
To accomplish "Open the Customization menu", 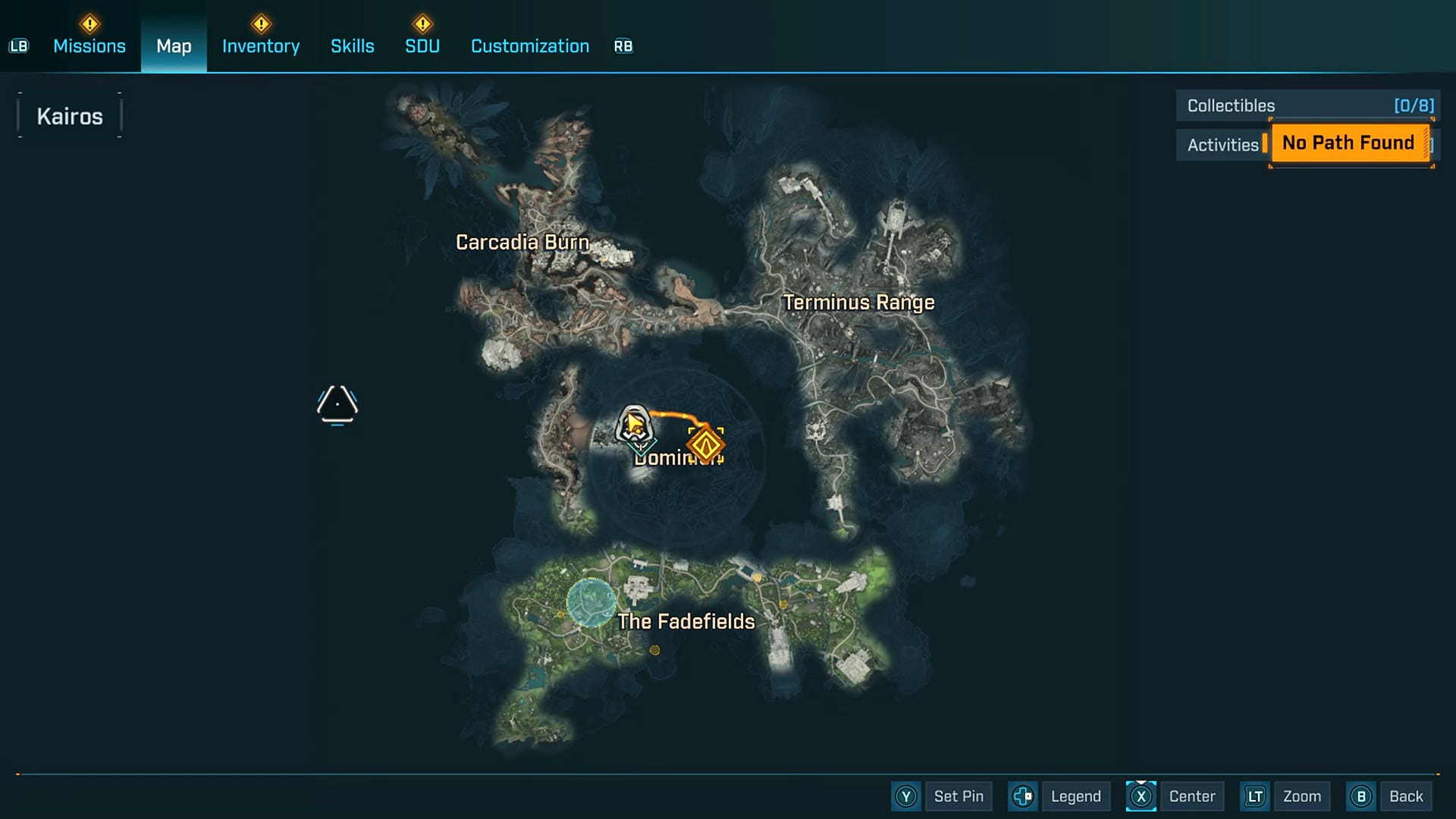I will (529, 45).
